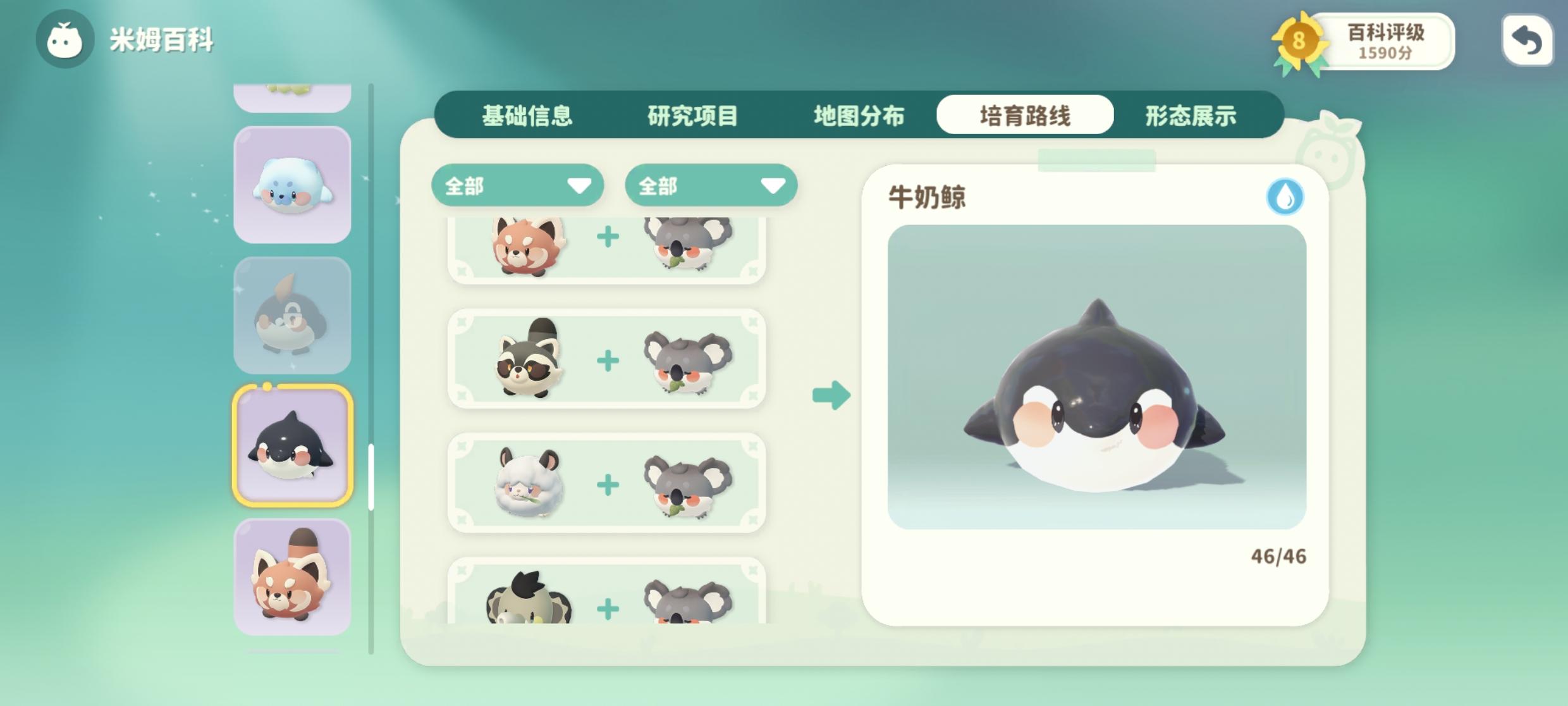
Task: Select the 地图分布 button
Action: (x=859, y=115)
